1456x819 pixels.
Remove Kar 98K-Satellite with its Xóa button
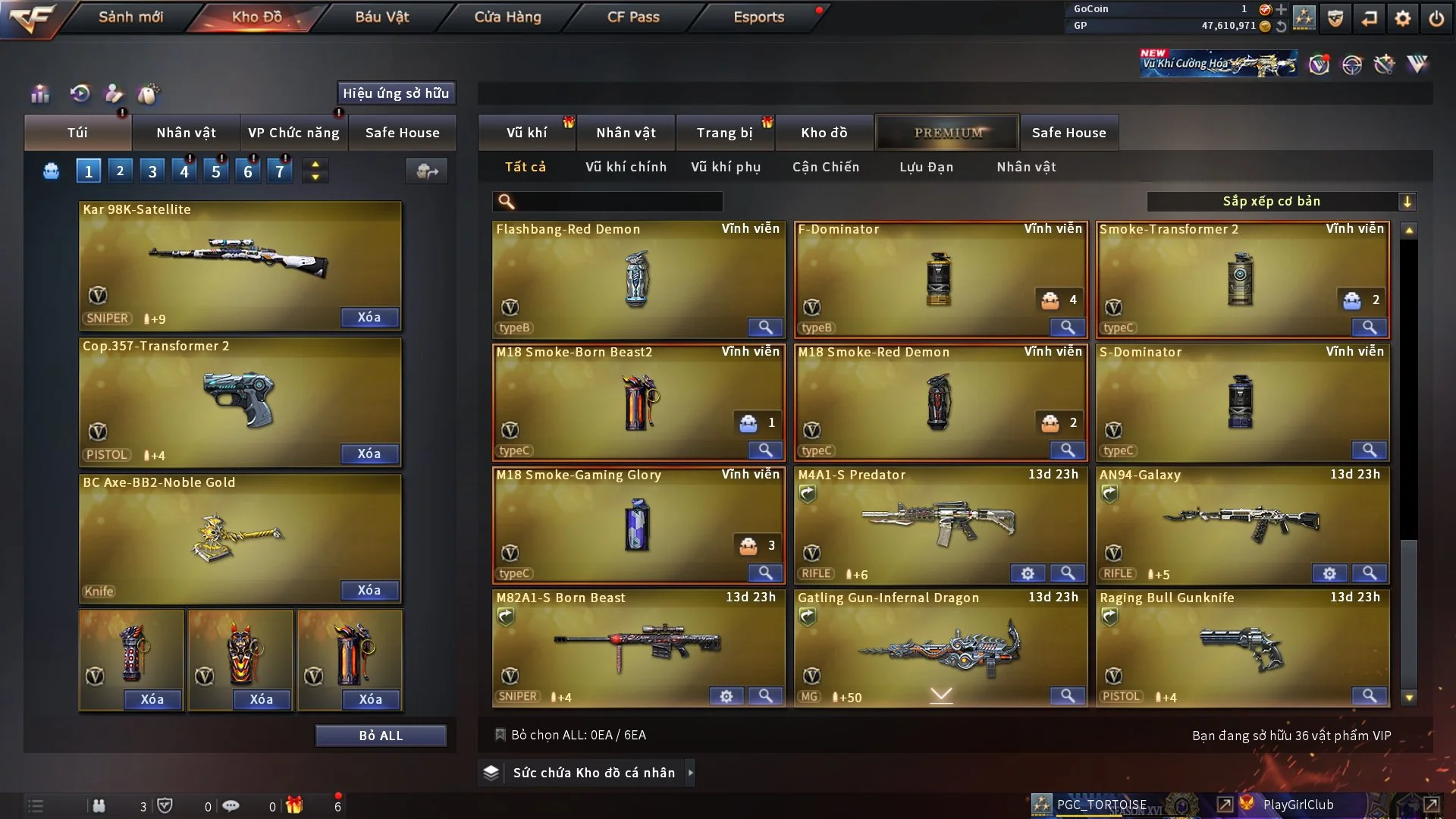click(x=369, y=317)
